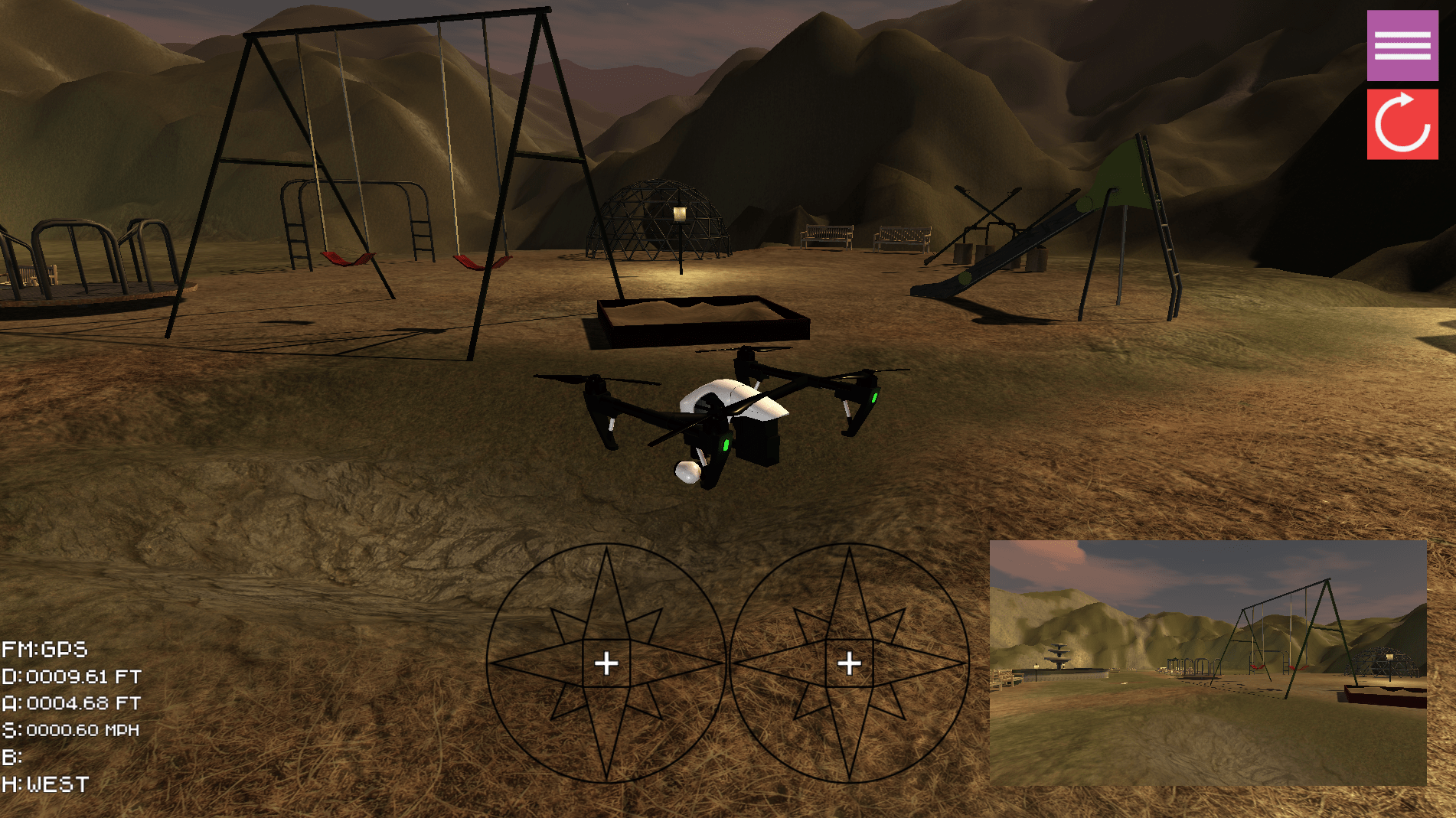Screen dimensions: 1456x818
Task: Click the H:WEST heading indicator
Action: pyautogui.click(x=44, y=784)
